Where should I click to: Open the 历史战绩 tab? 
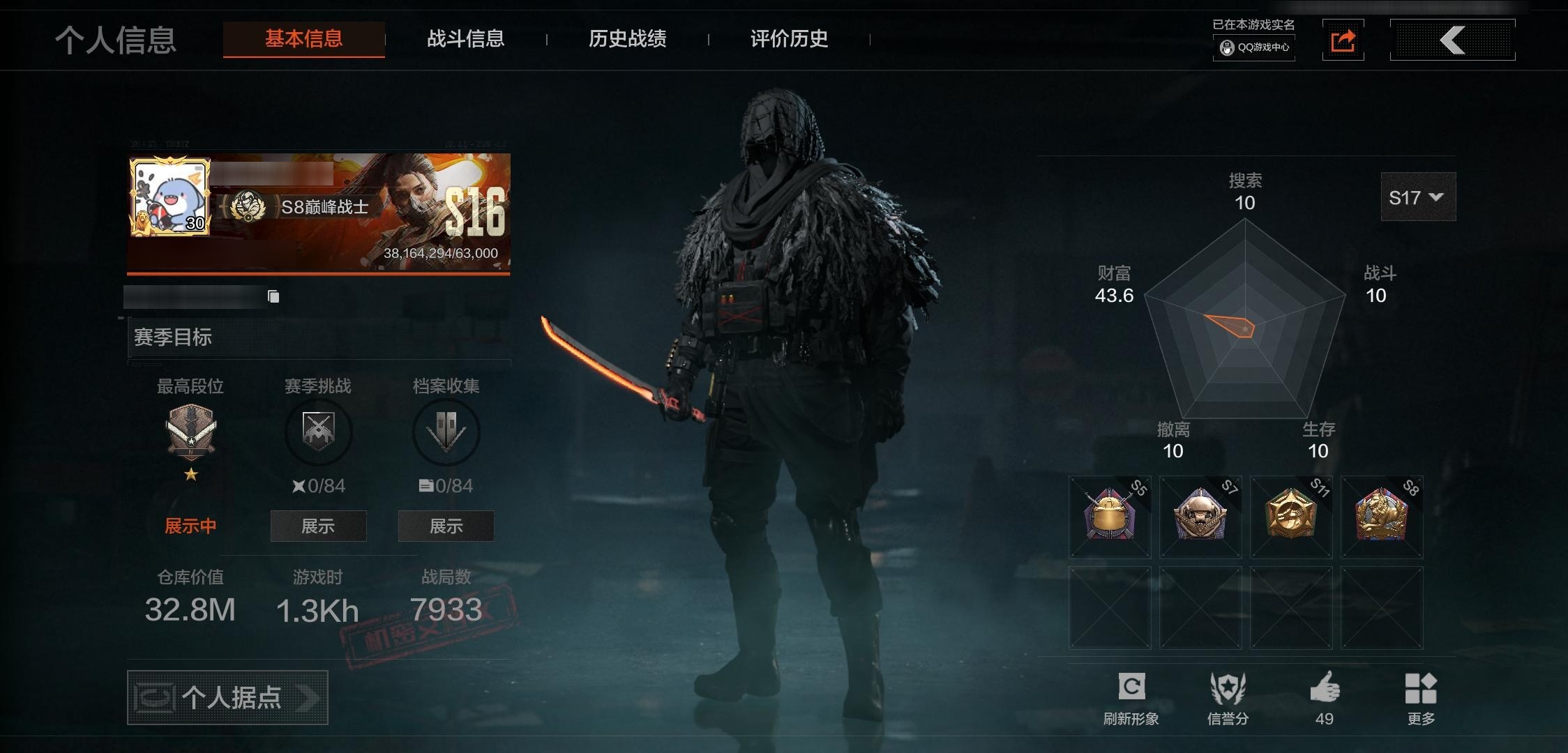tap(627, 40)
